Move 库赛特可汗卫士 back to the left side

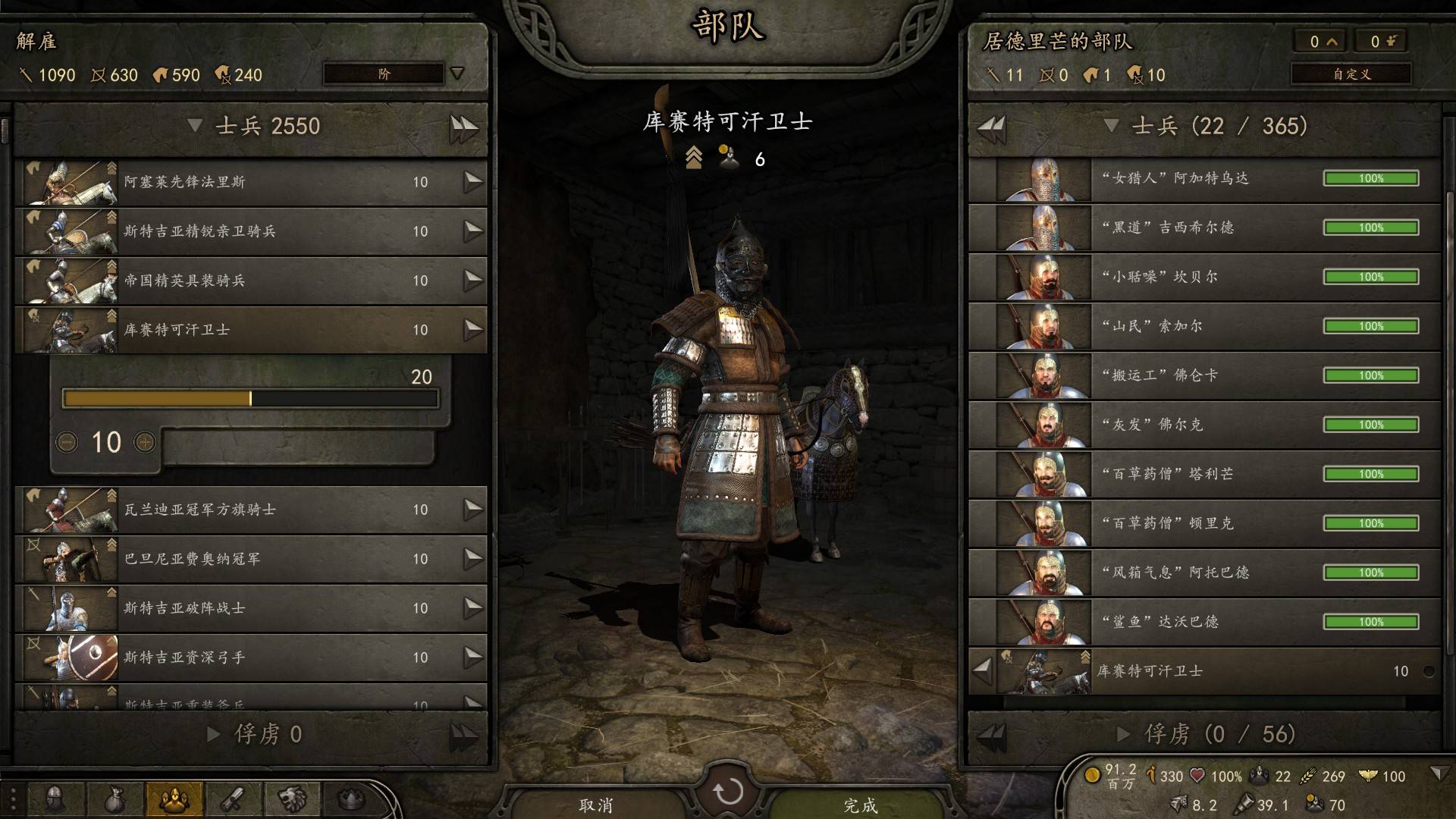point(983,670)
